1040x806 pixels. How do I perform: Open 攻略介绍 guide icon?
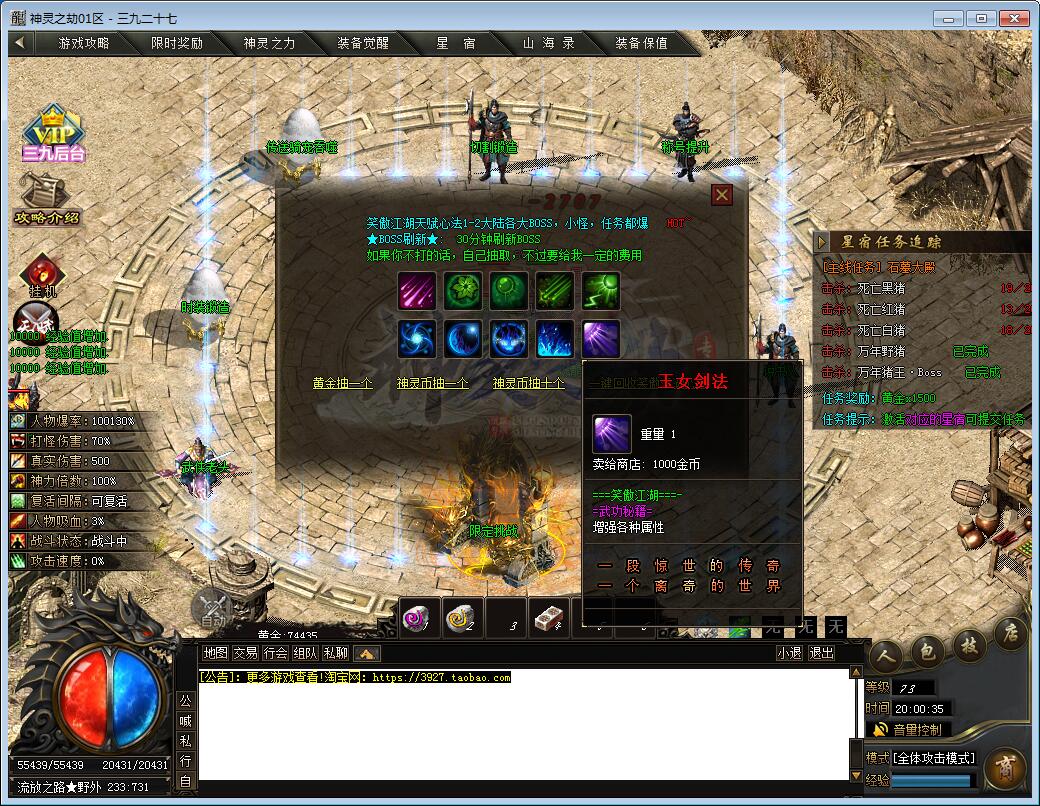click(x=46, y=200)
